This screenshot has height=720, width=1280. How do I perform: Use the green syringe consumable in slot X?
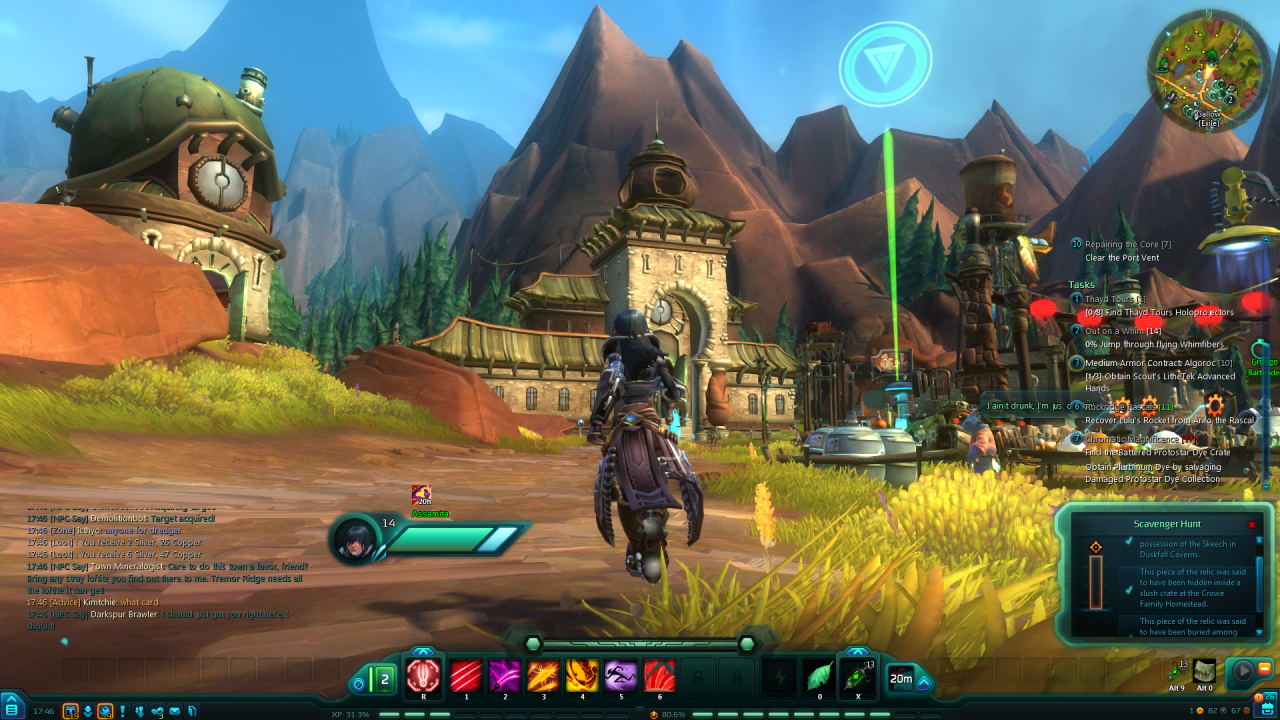858,676
